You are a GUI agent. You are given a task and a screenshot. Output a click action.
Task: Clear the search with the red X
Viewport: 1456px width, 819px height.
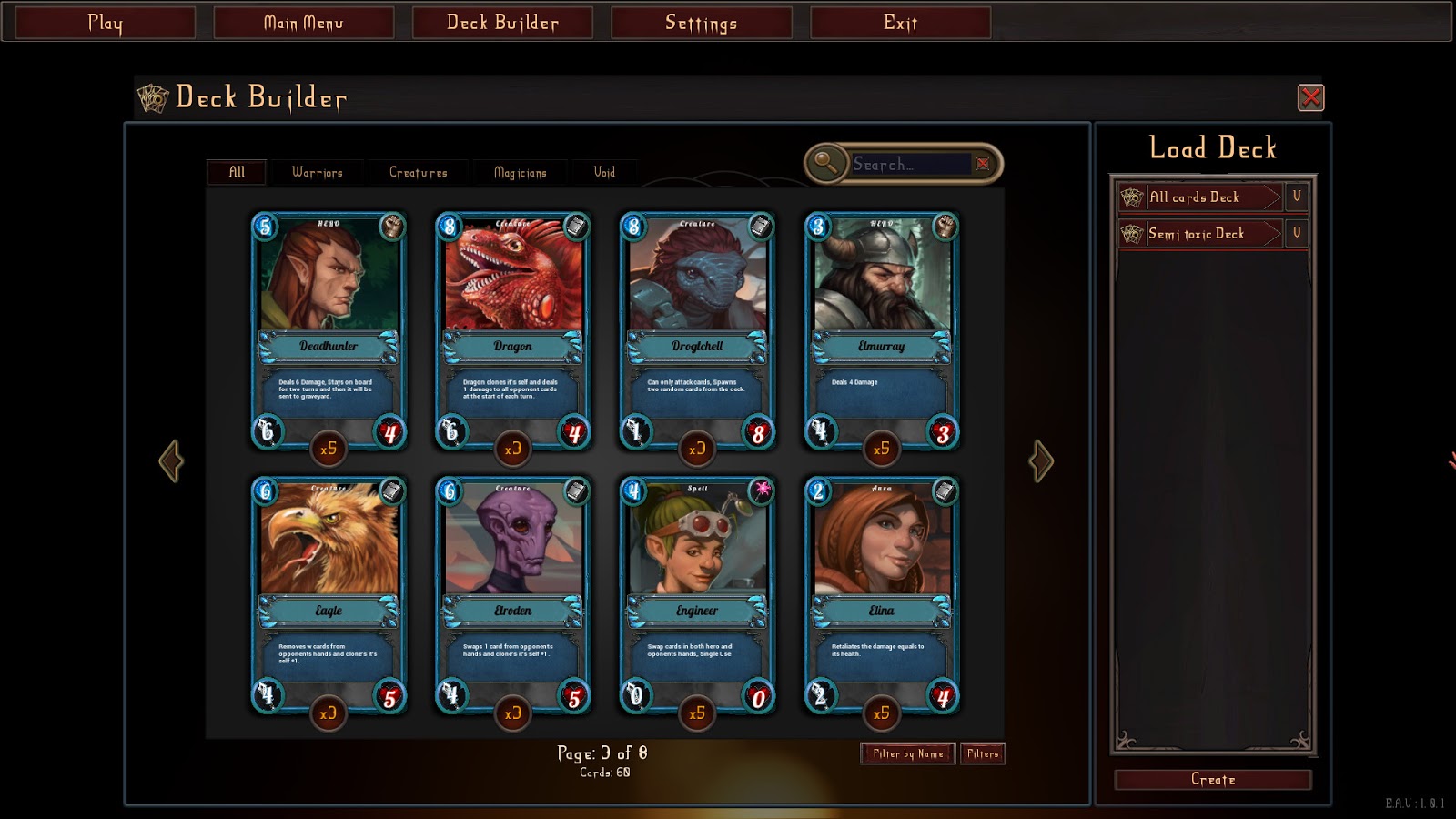pyautogui.click(x=983, y=163)
